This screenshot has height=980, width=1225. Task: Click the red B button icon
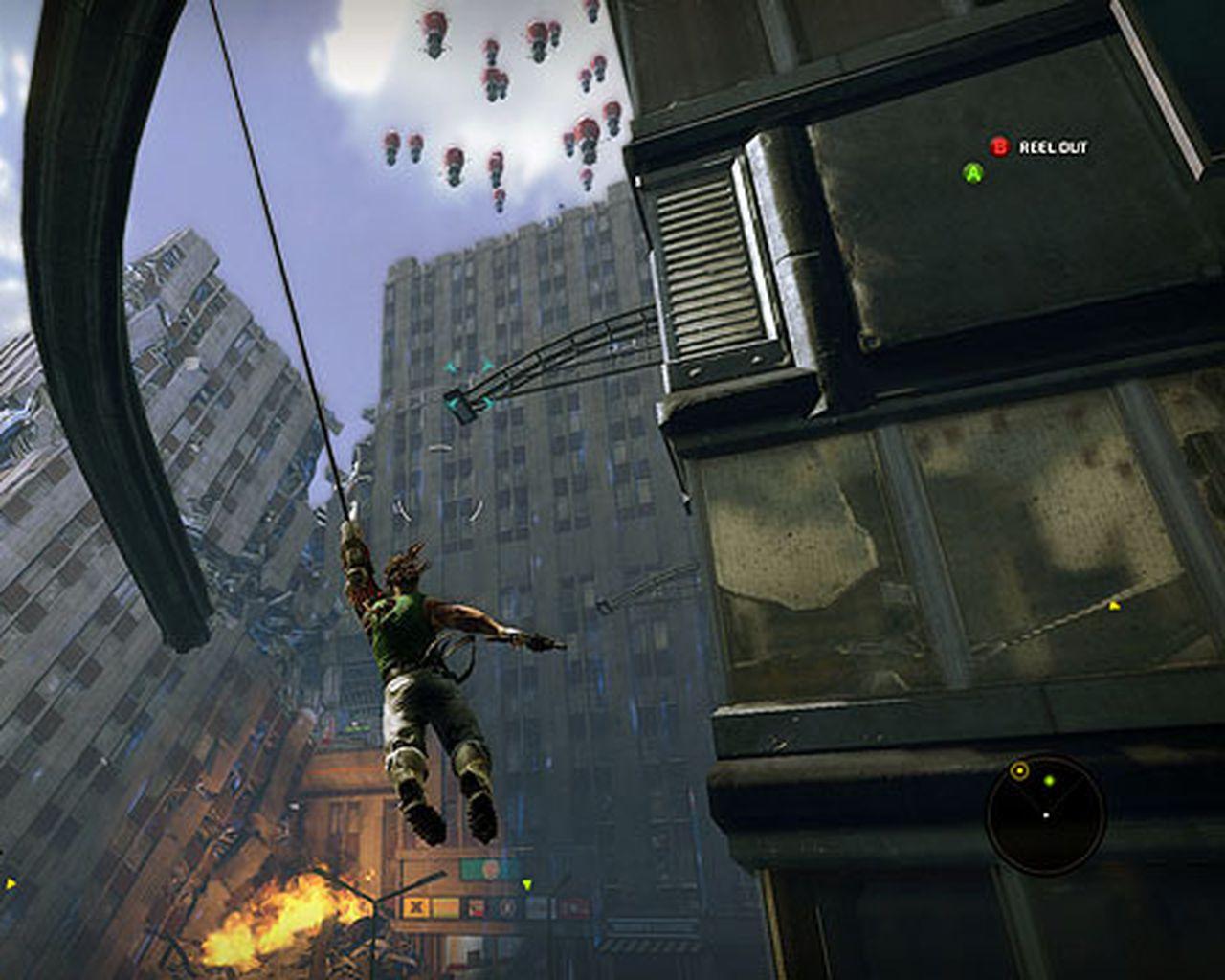coord(1001,148)
